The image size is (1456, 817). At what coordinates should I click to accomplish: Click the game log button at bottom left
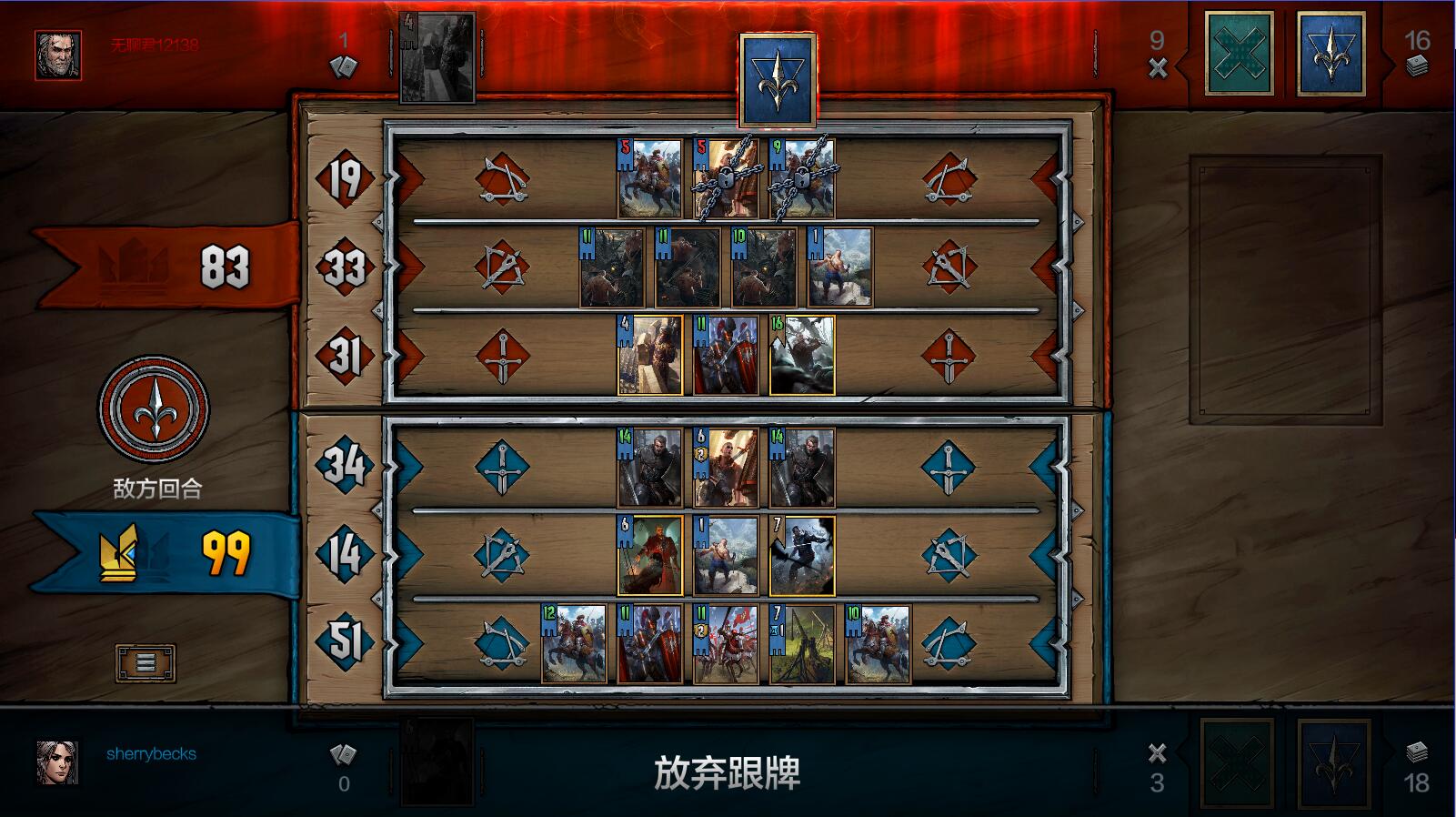[x=144, y=662]
